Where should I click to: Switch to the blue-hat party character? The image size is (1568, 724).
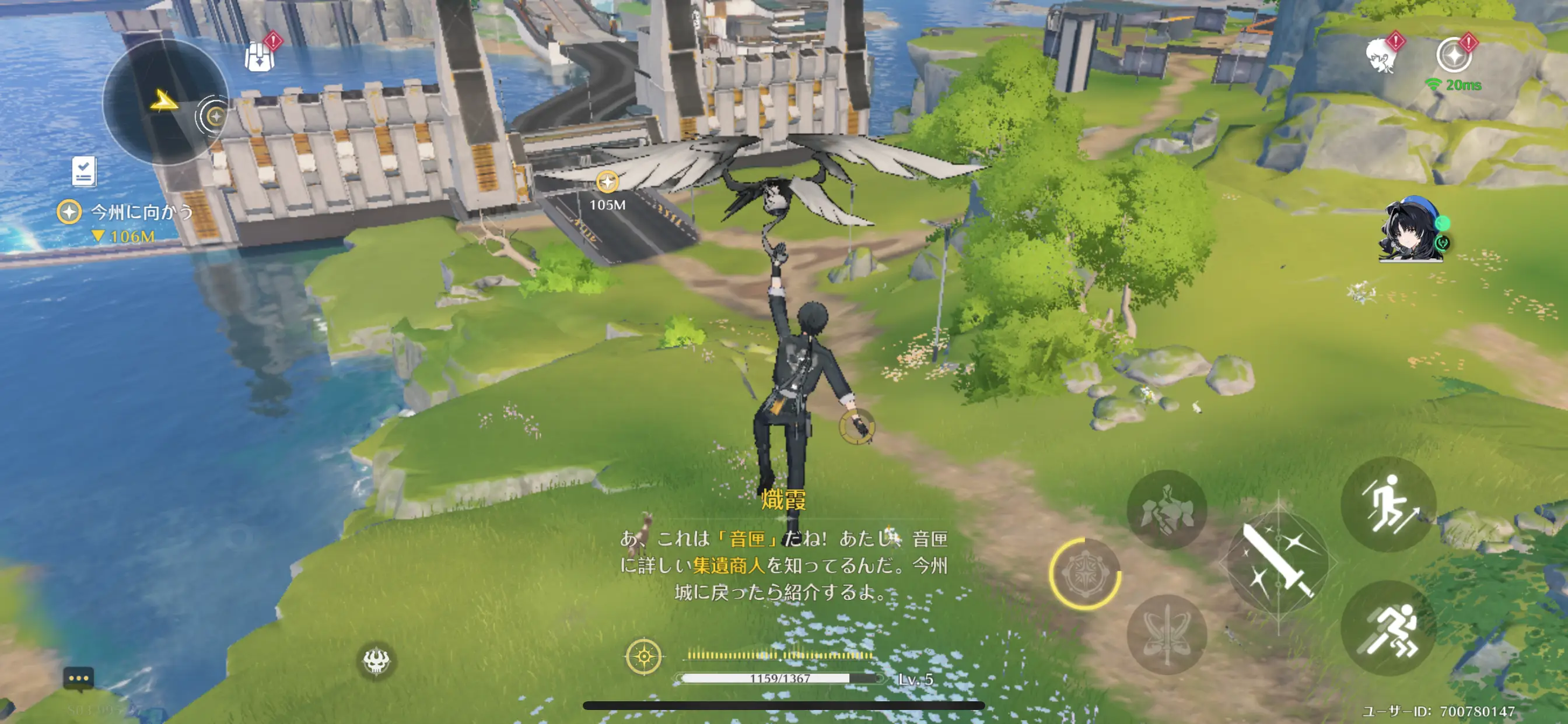1411,230
